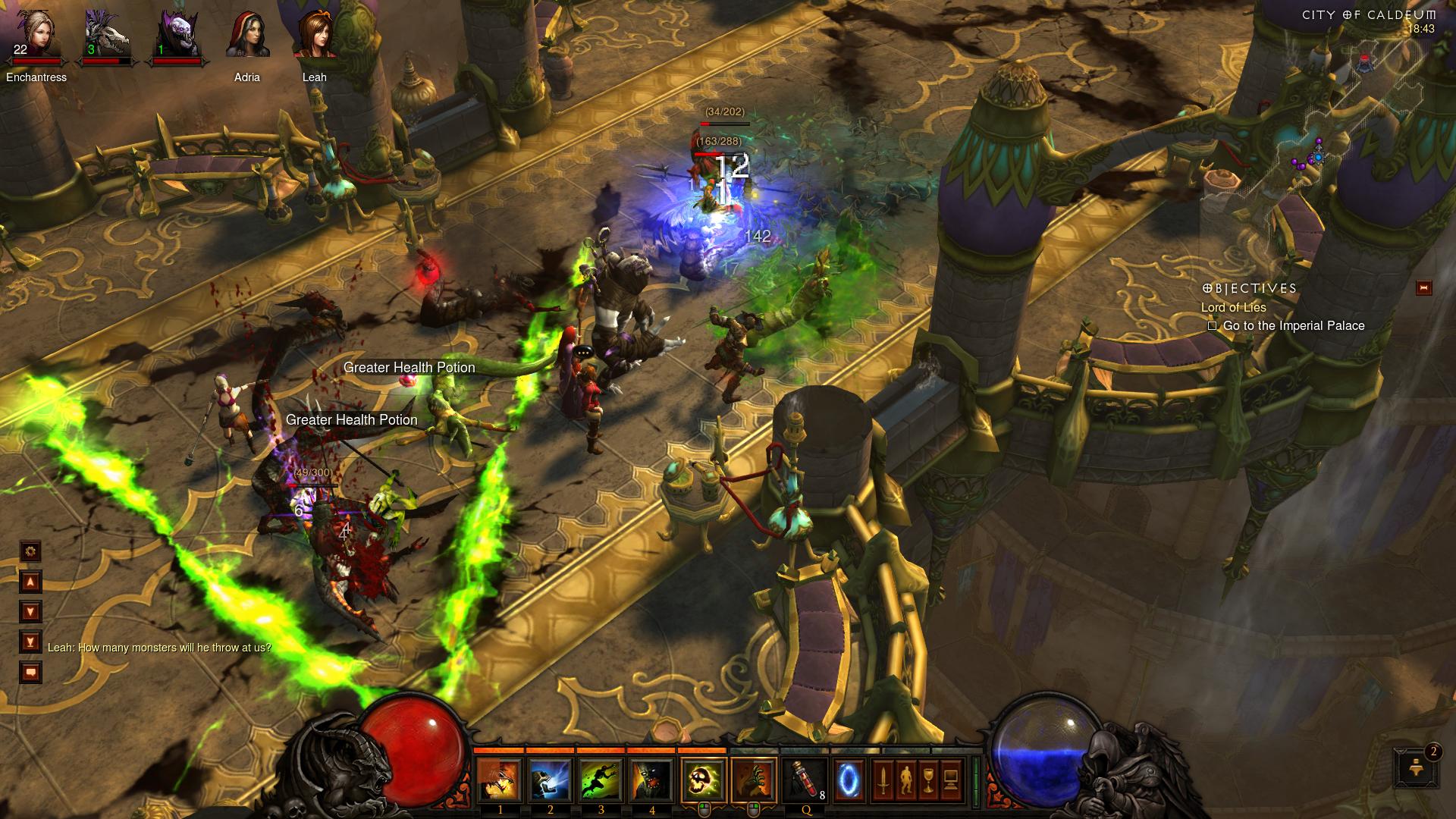The width and height of the screenshot is (1456, 819).
Task: Trigger the zombie face skill
Action: coord(651,780)
